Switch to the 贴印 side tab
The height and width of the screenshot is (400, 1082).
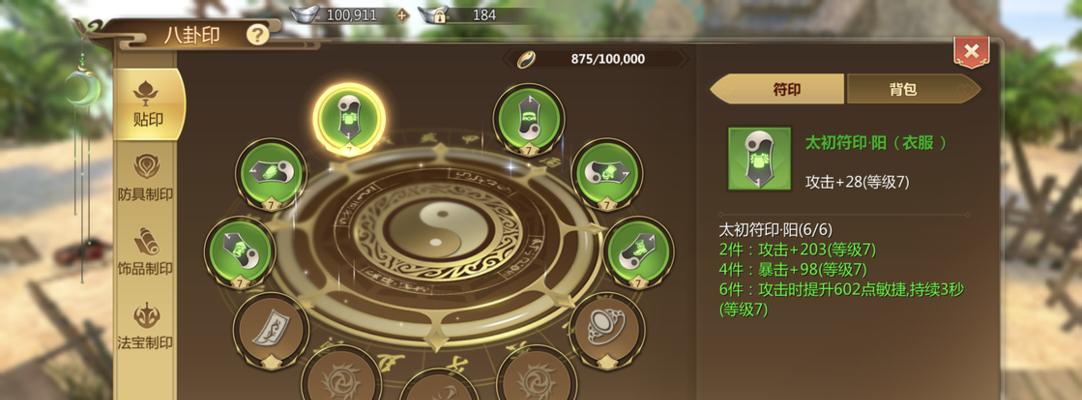coord(148,104)
